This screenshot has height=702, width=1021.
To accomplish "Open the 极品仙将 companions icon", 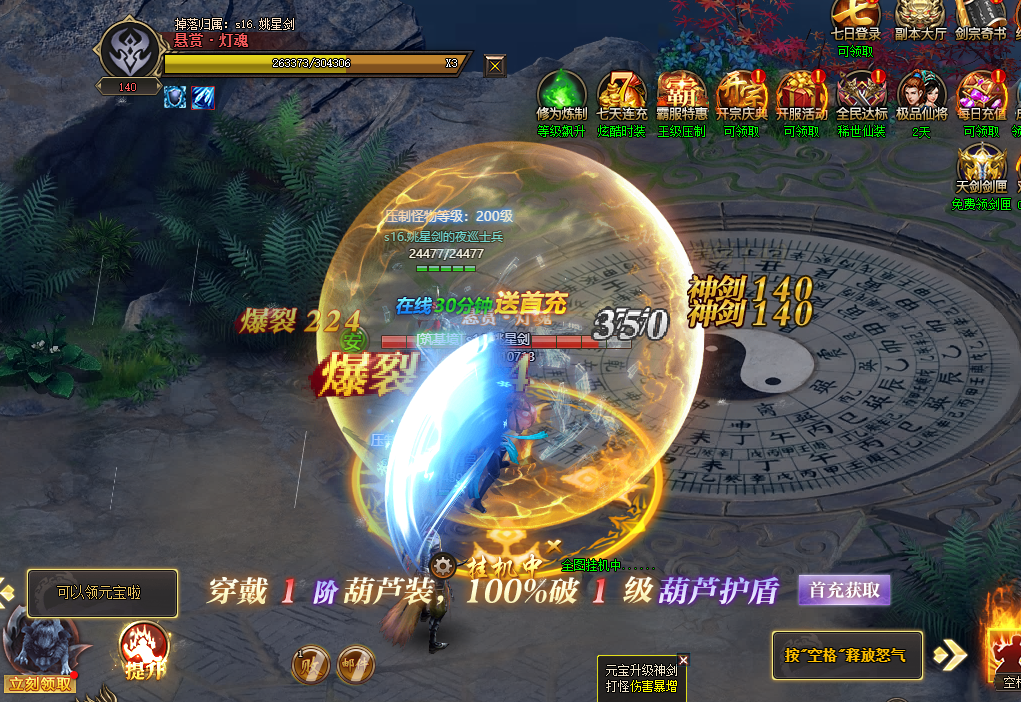I will point(922,93).
